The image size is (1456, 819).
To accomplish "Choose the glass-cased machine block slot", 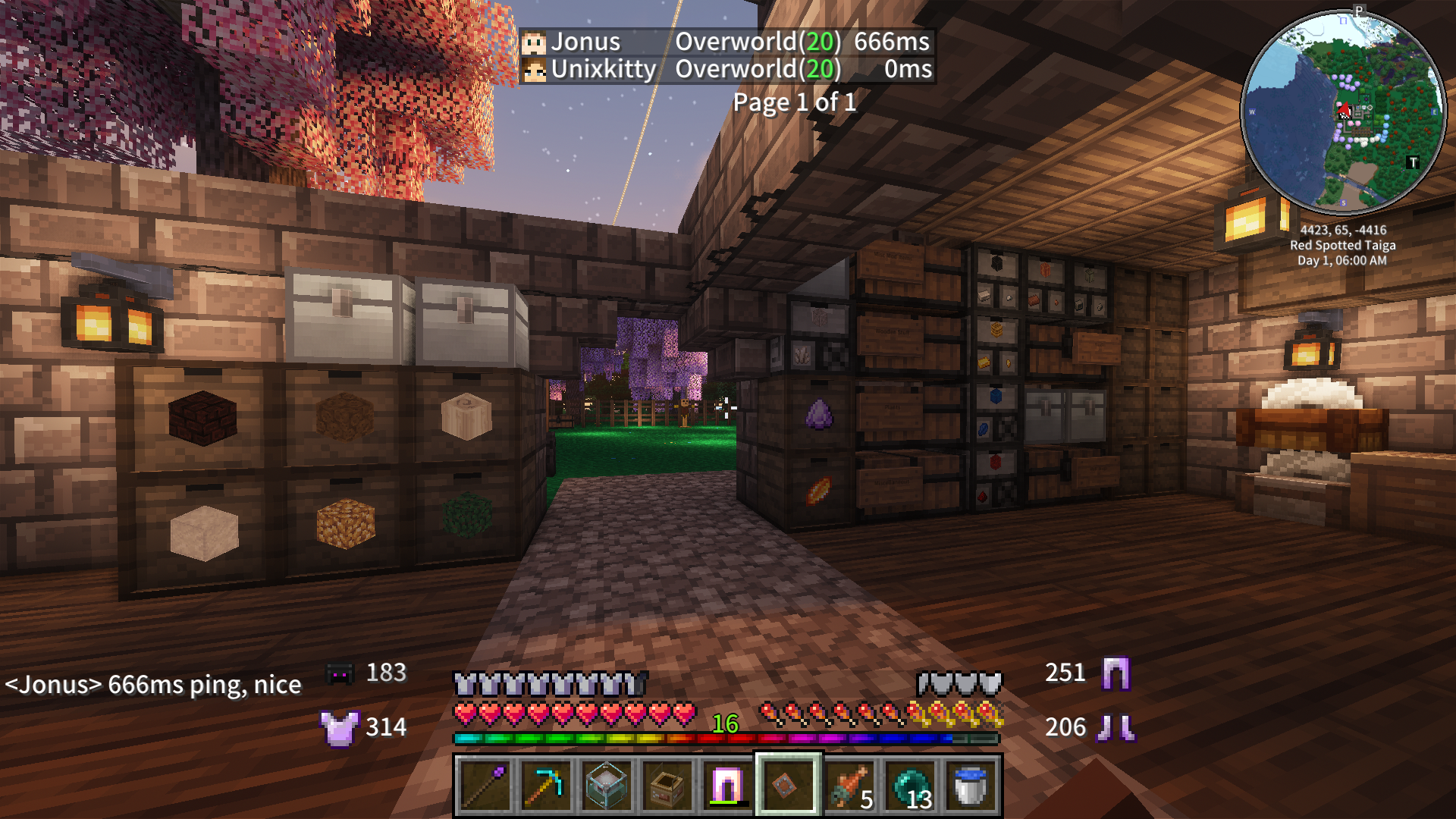I will pyautogui.click(x=607, y=786).
